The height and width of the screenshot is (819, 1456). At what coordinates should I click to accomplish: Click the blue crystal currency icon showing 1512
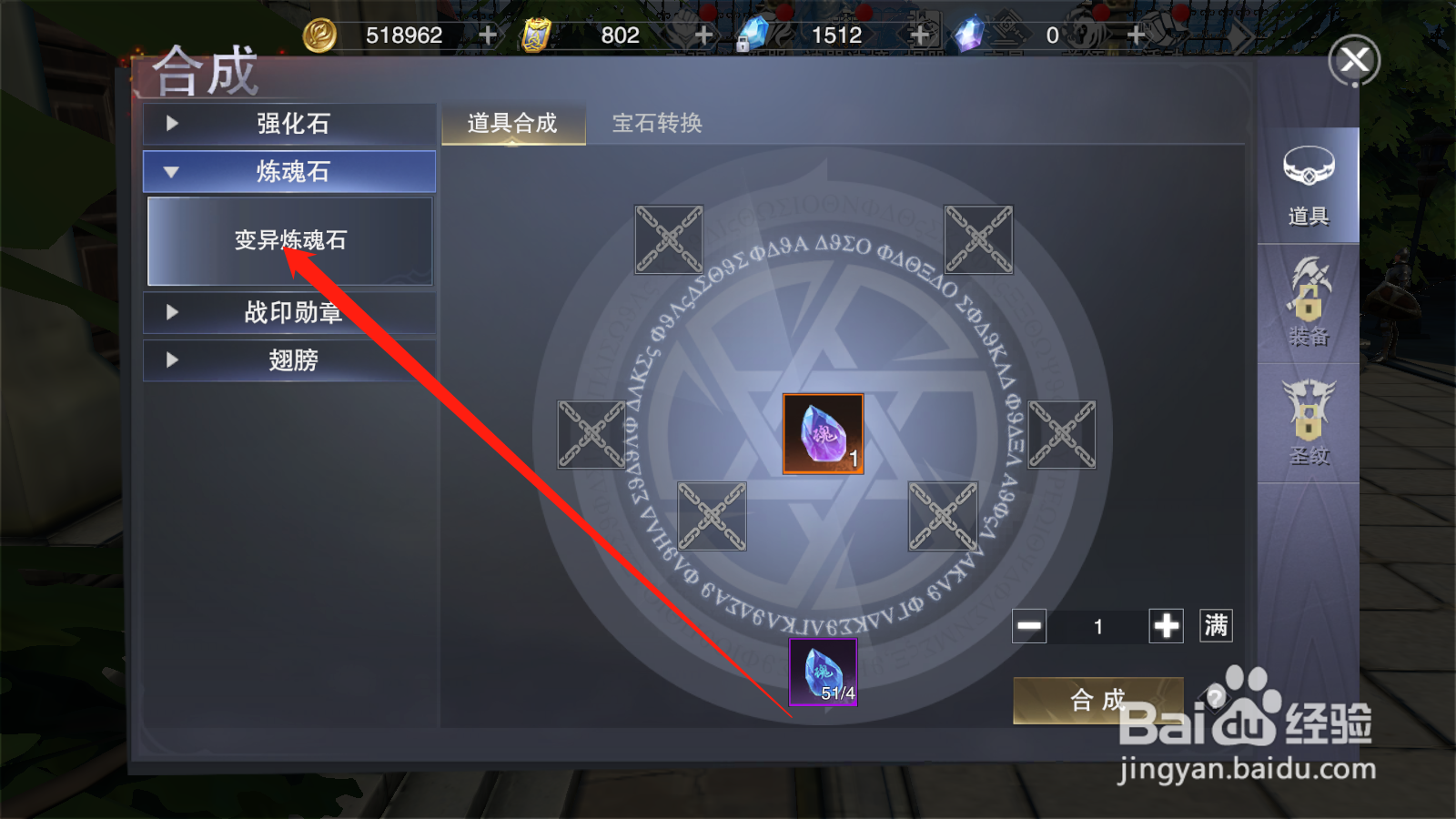[755, 35]
